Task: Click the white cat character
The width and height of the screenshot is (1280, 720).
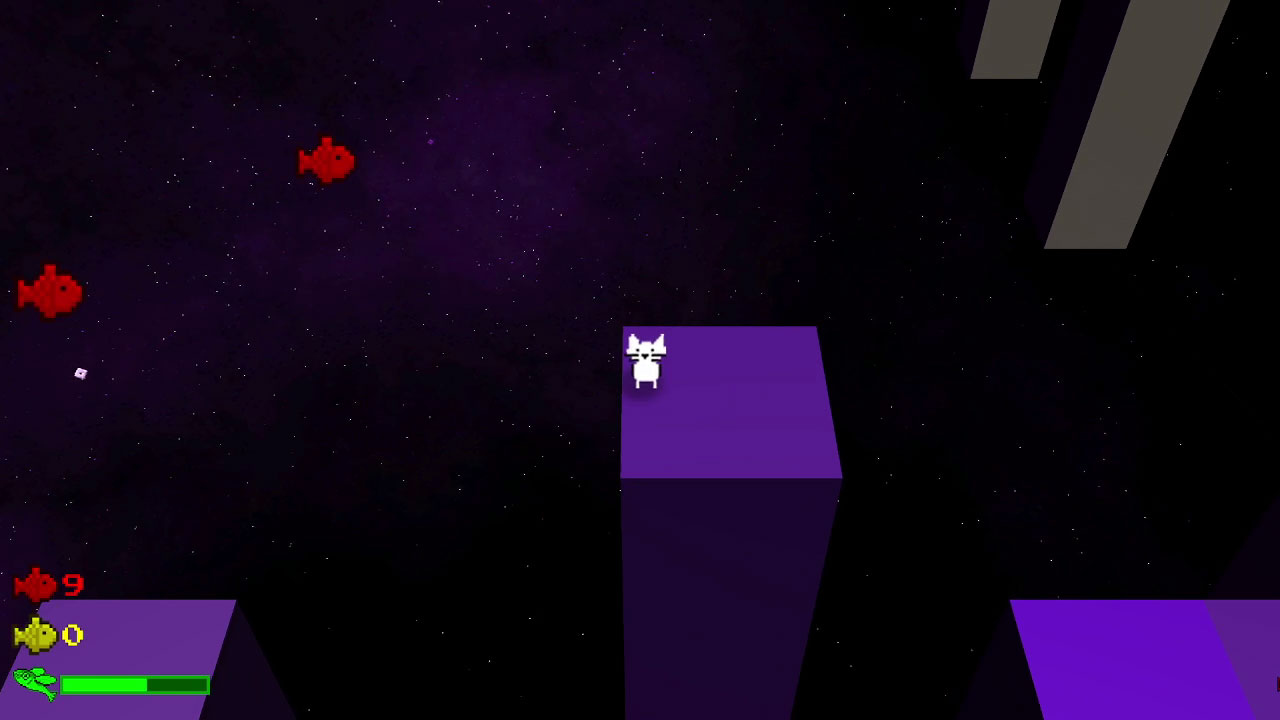Action: point(648,362)
